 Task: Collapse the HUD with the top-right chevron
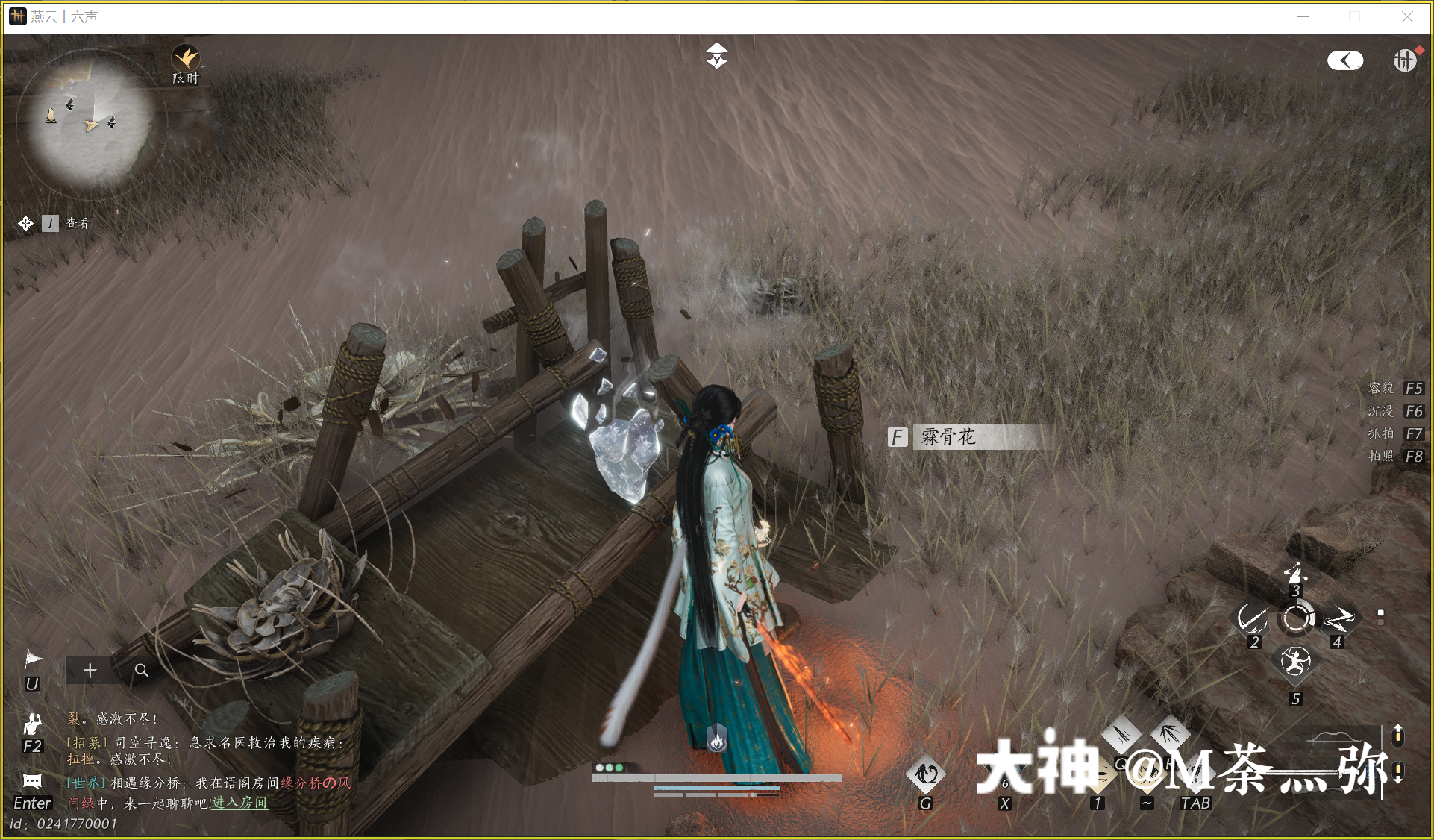click(1345, 60)
